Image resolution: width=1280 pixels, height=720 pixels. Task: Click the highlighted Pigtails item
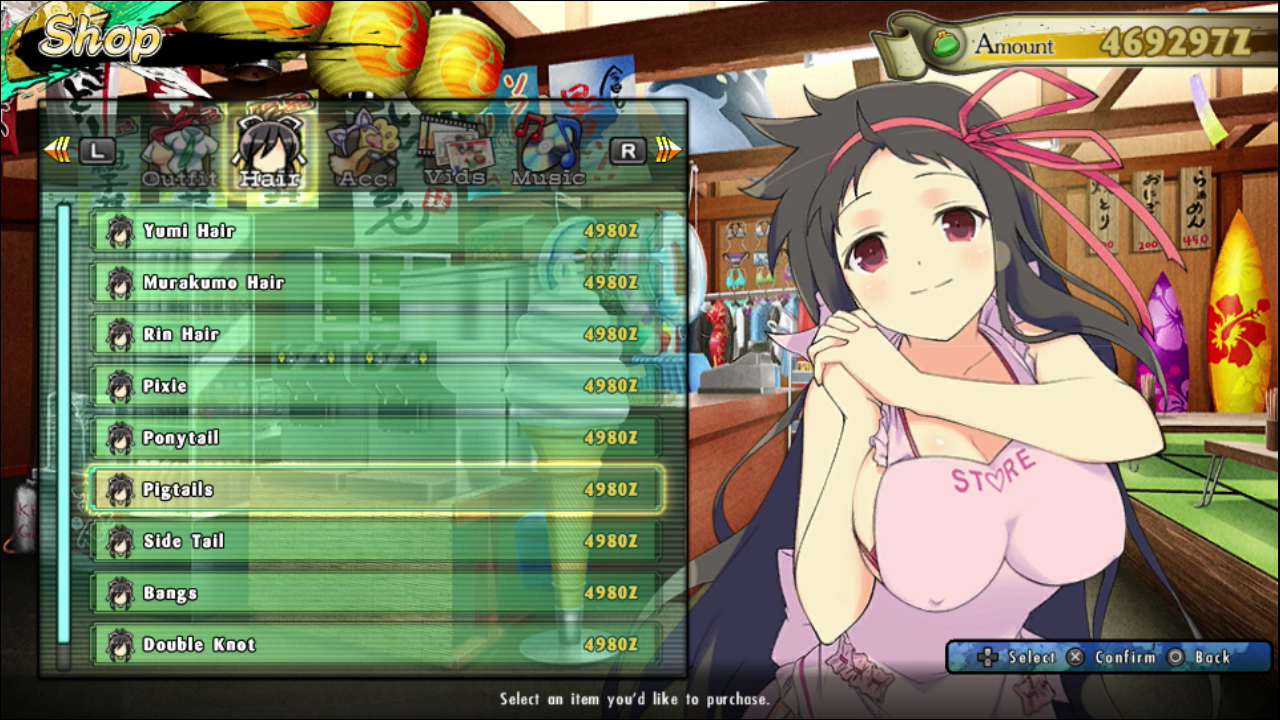coord(375,490)
